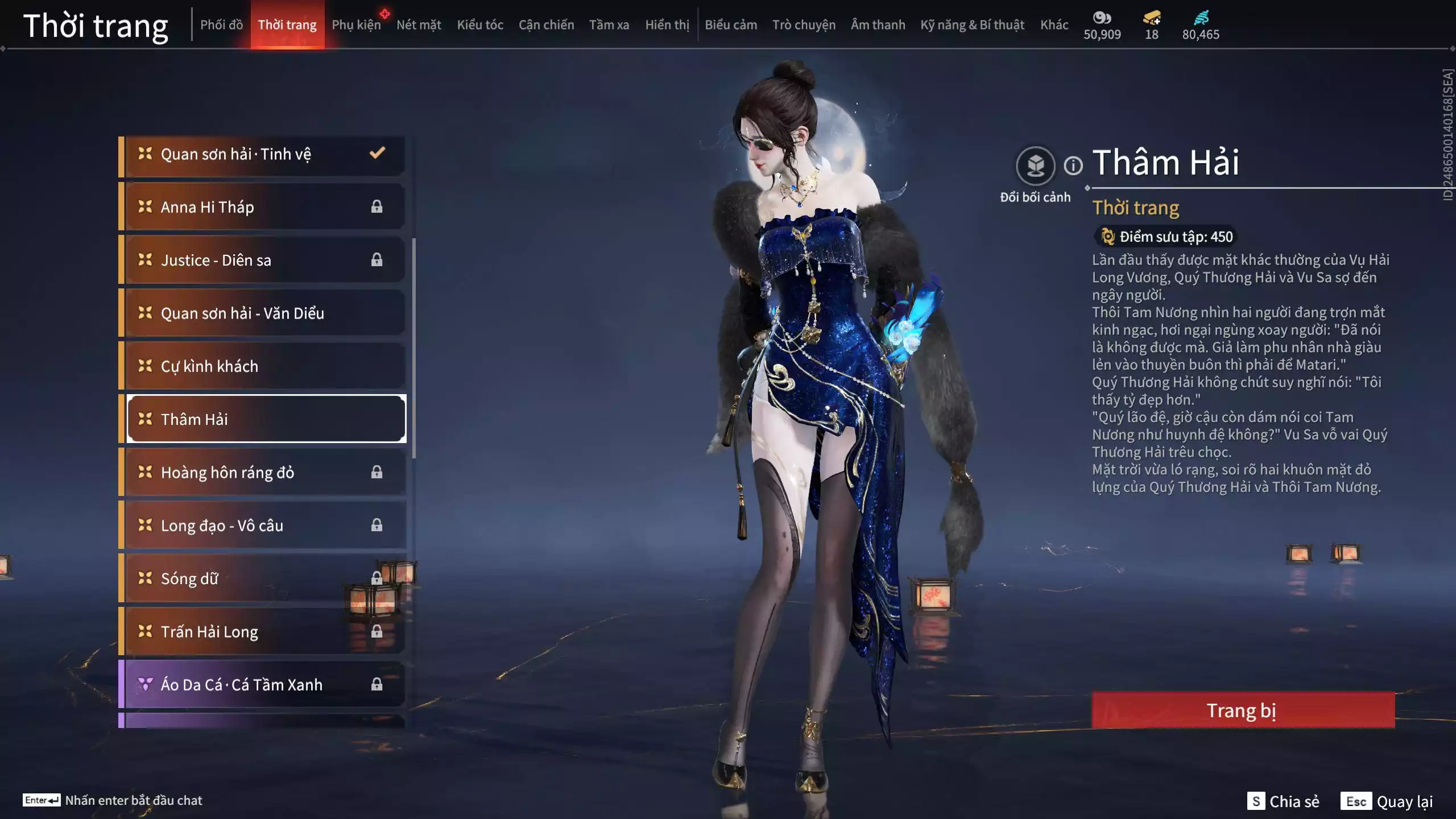Show the Biểu cảm tab
The width and height of the screenshot is (1456, 819).
(731, 25)
